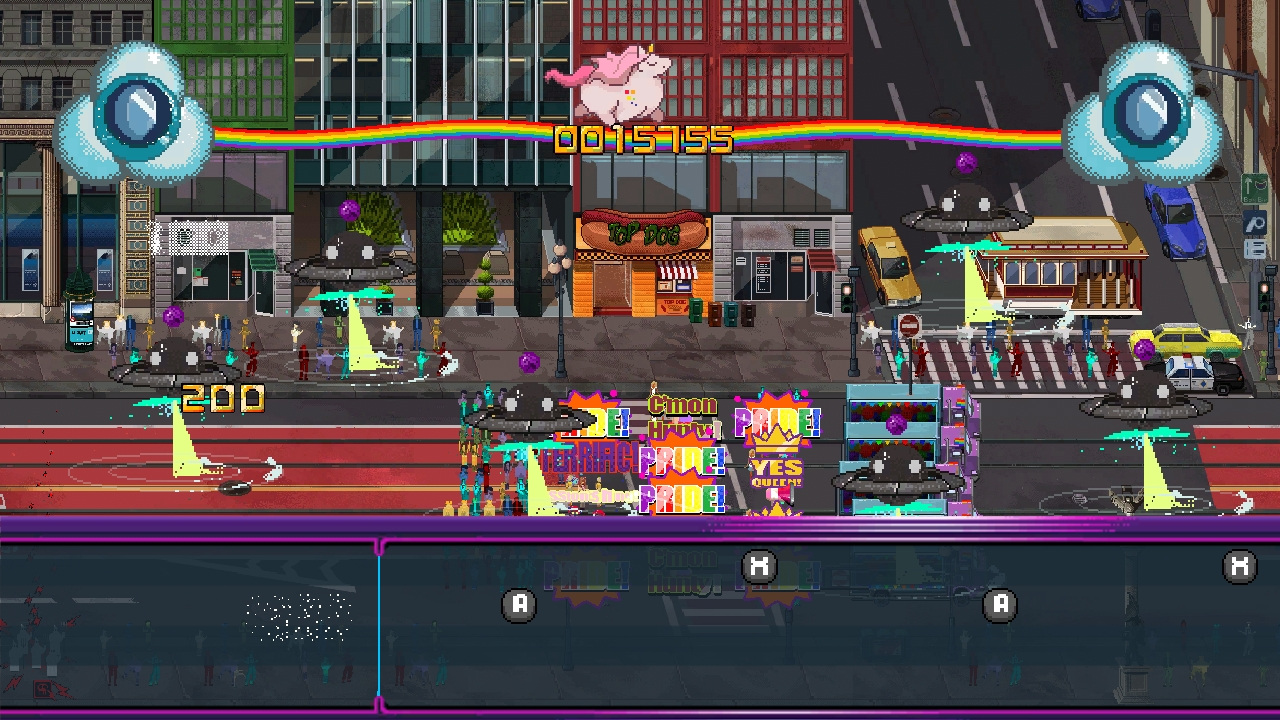Click the megaphone icon near YES QUEEN

pyautogui.click(x=782, y=495)
